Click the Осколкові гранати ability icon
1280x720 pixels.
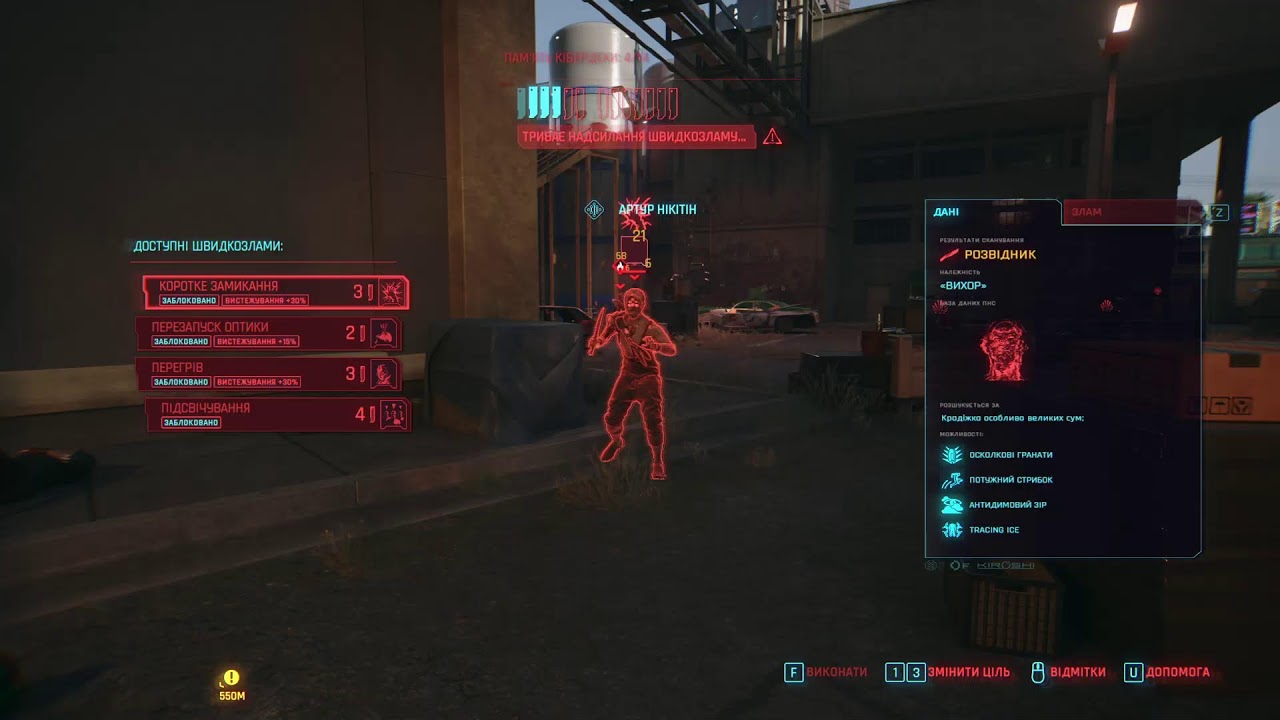pyautogui.click(x=951, y=455)
